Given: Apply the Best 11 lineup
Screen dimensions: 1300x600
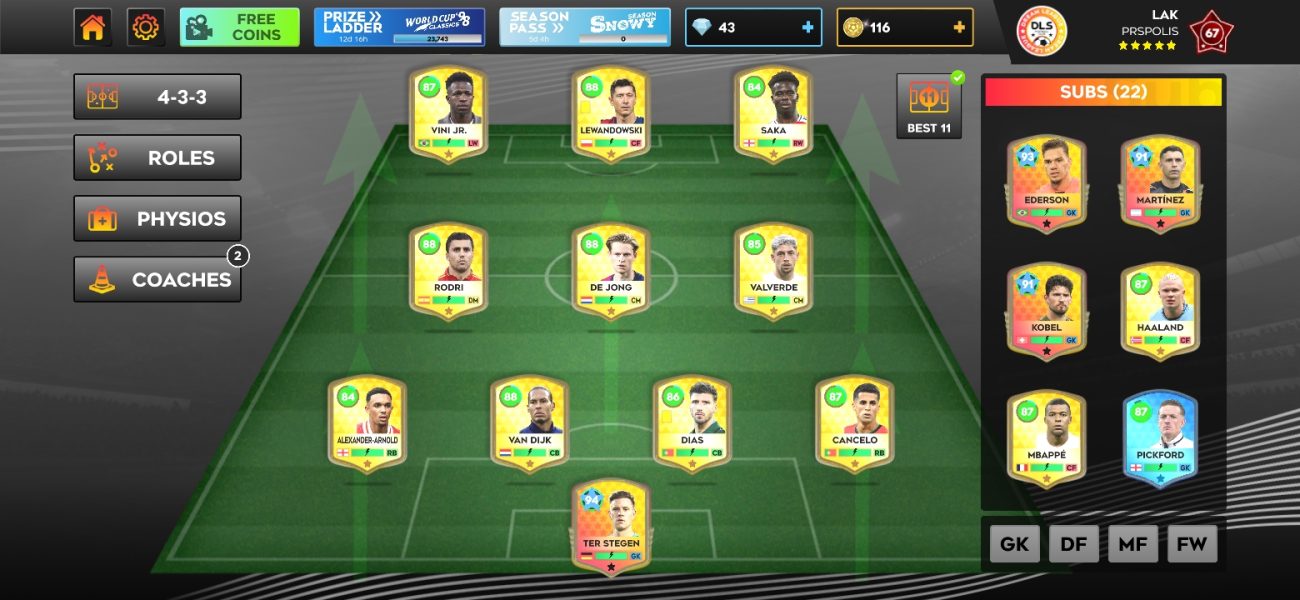Looking at the screenshot, I should pyautogui.click(x=928, y=106).
